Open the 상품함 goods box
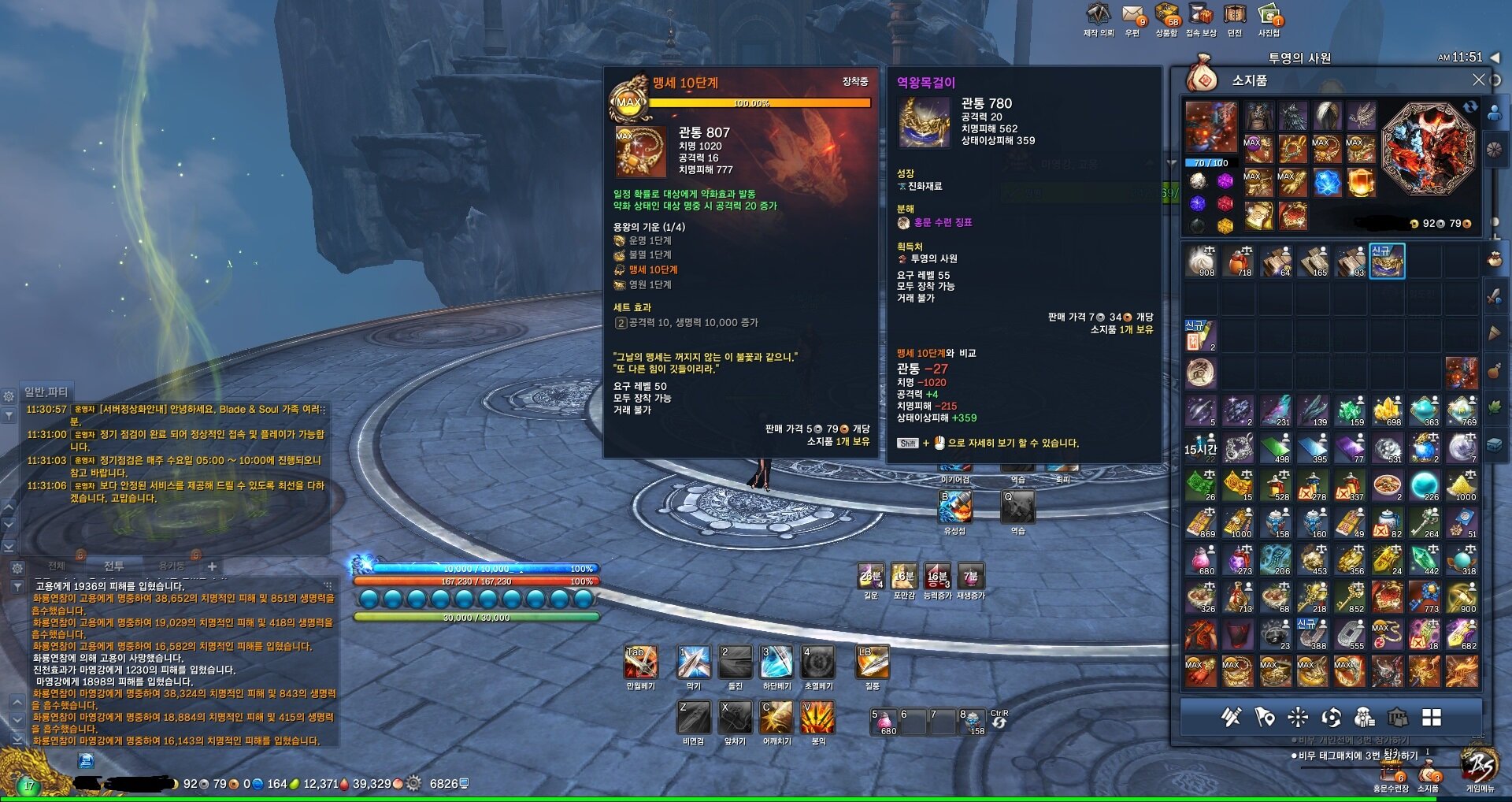The image size is (1512, 802). 1166,17
